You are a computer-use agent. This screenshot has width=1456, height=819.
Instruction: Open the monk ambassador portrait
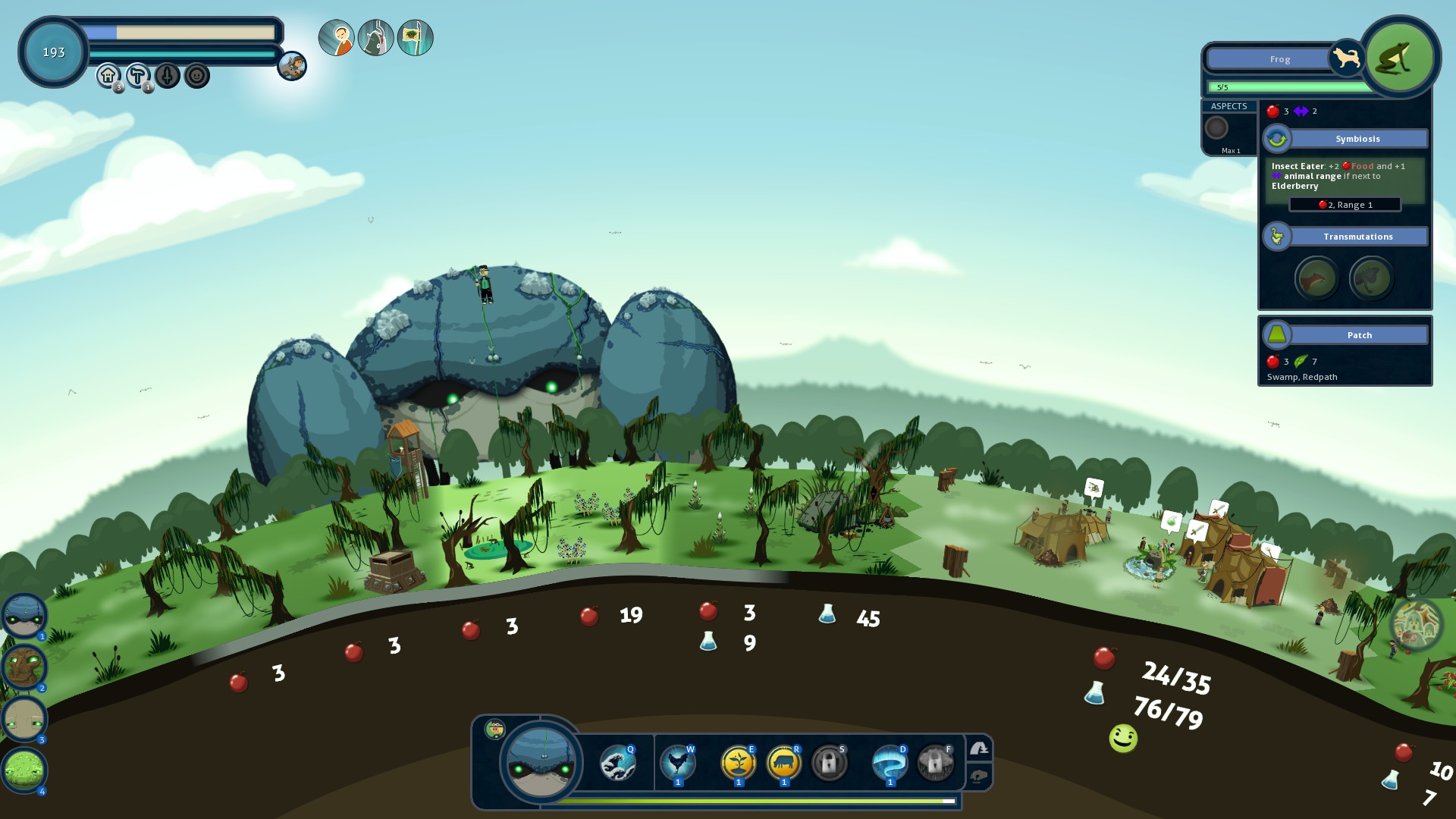tap(337, 38)
